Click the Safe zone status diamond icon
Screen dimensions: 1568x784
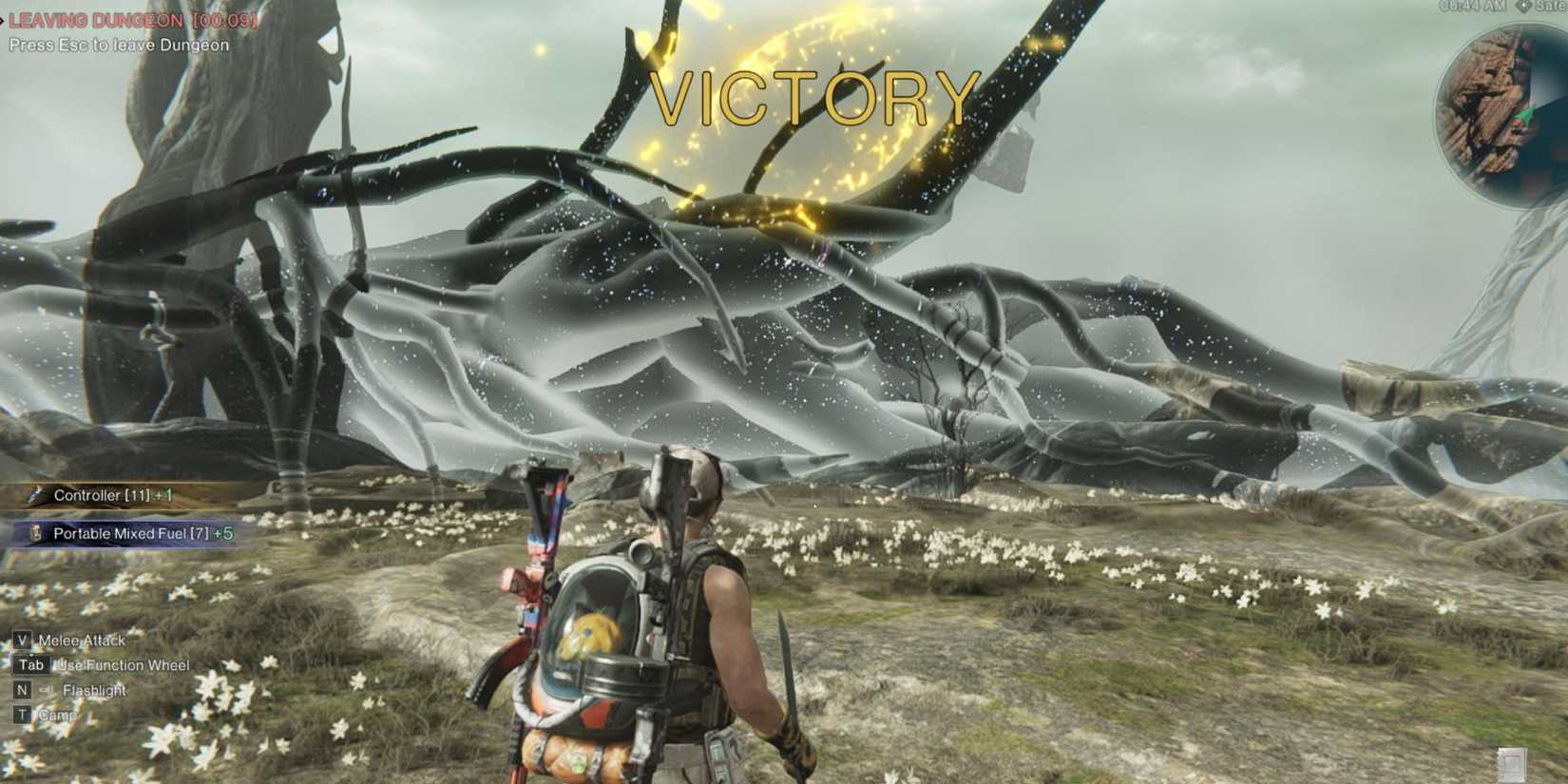pos(1524,7)
